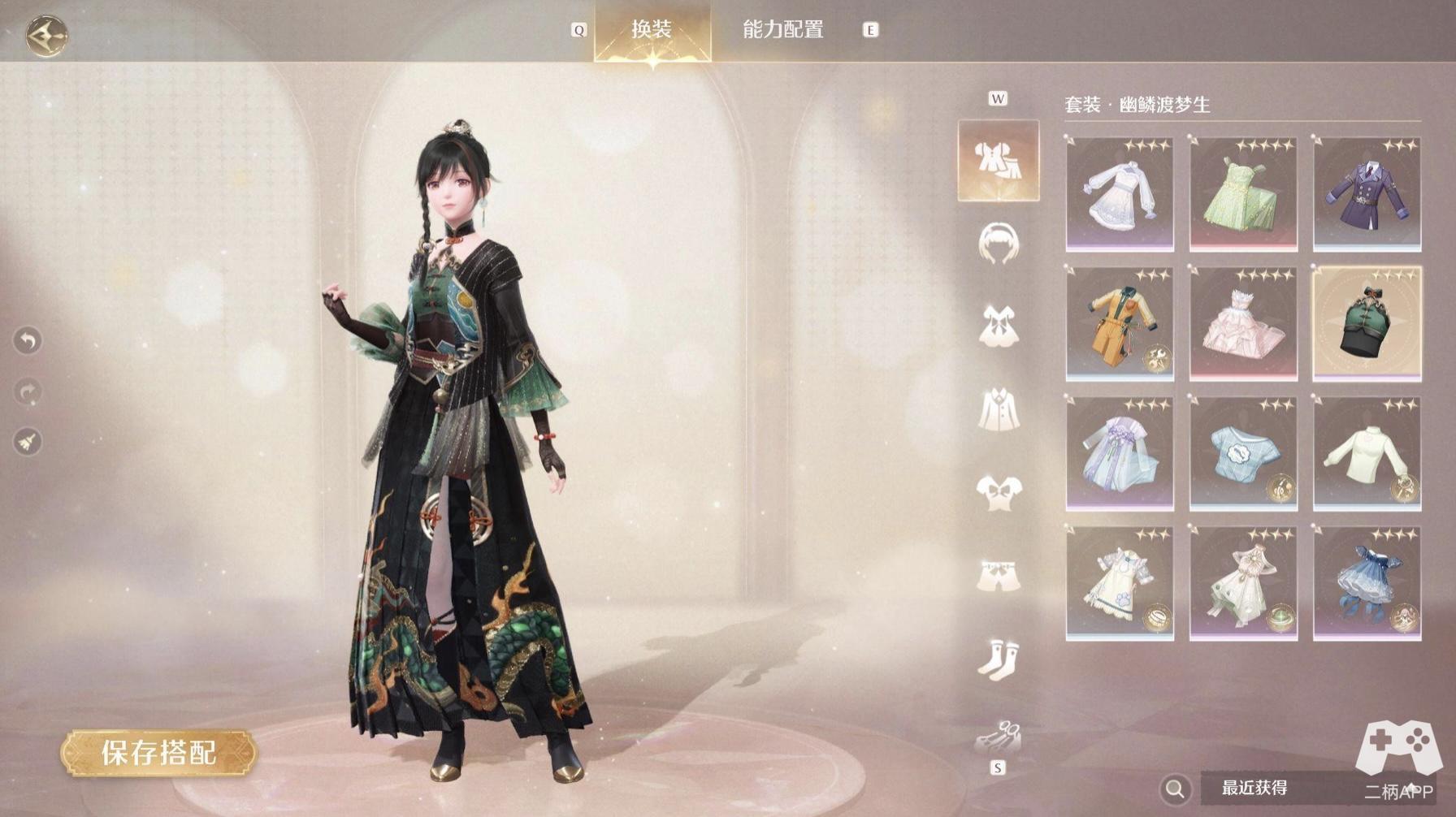1456x817 pixels.
Task: Pick the orange jumpsuit outfit
Action: pos(1120,323)
